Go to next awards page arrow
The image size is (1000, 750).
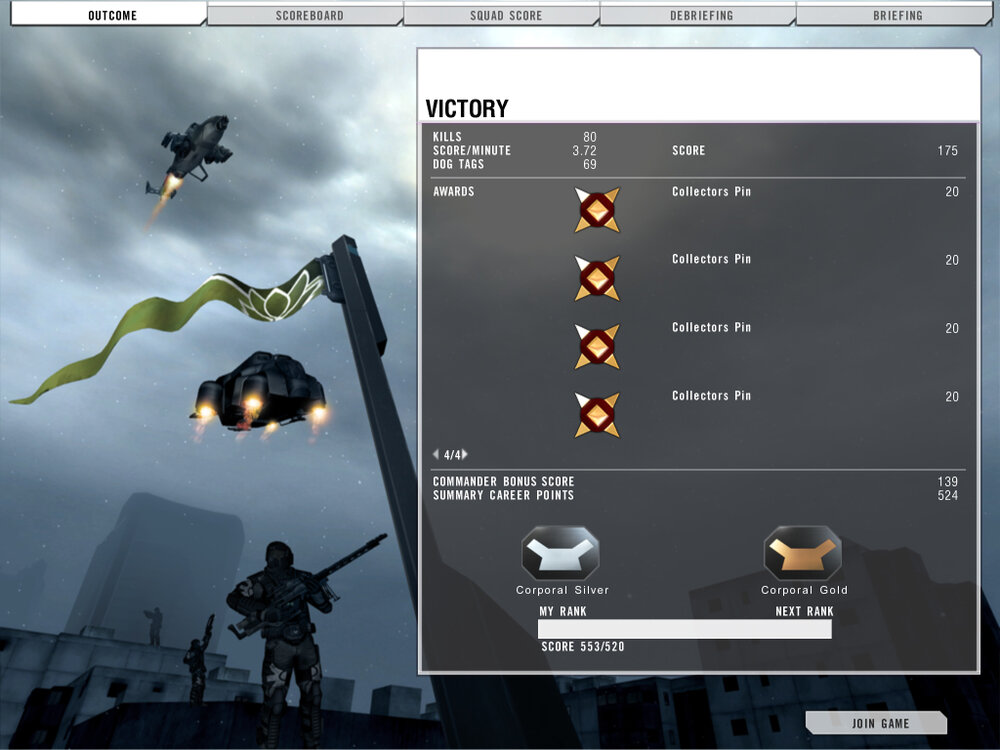tap(465, 454)
